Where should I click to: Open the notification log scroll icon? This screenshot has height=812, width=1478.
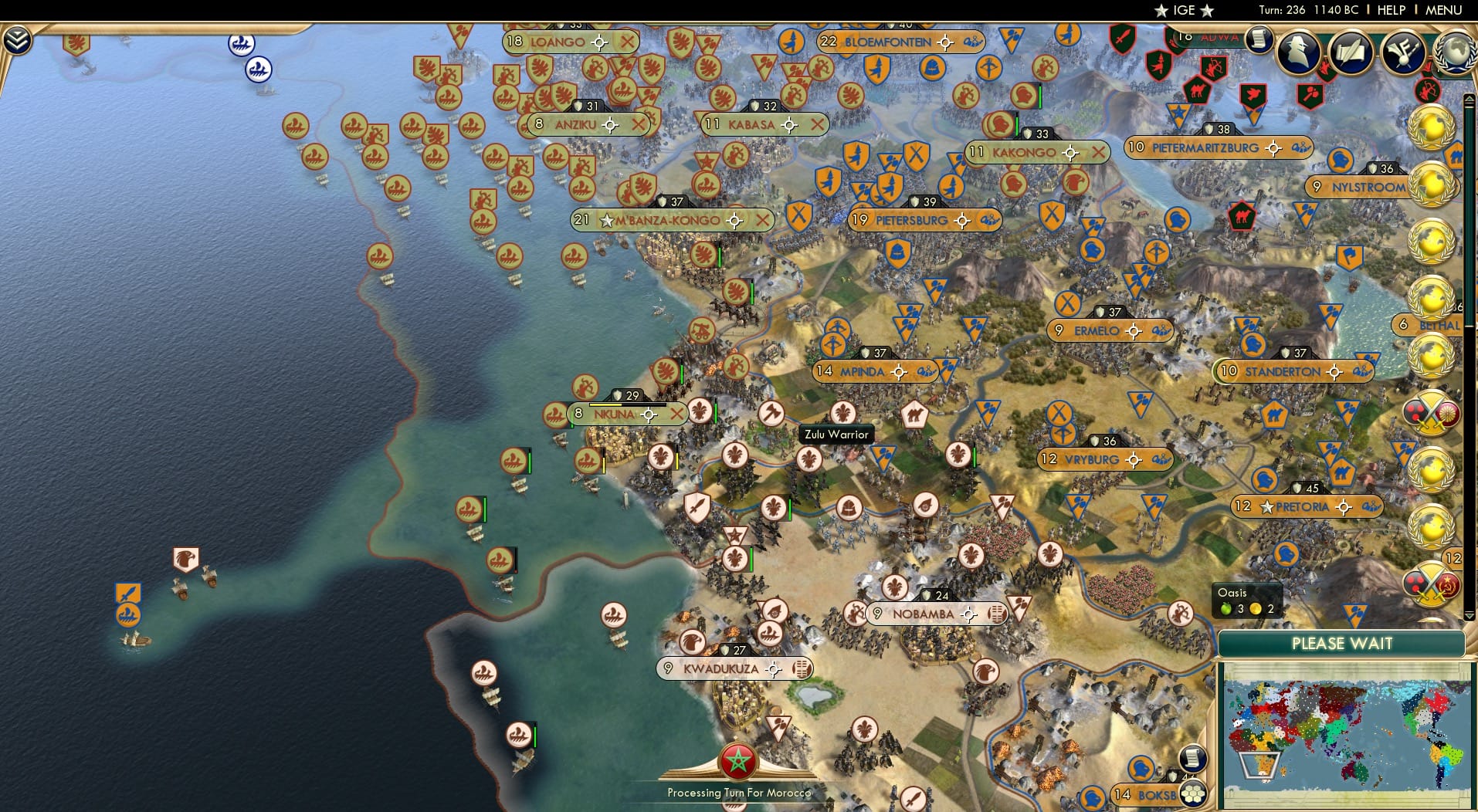pos(1260,41)
